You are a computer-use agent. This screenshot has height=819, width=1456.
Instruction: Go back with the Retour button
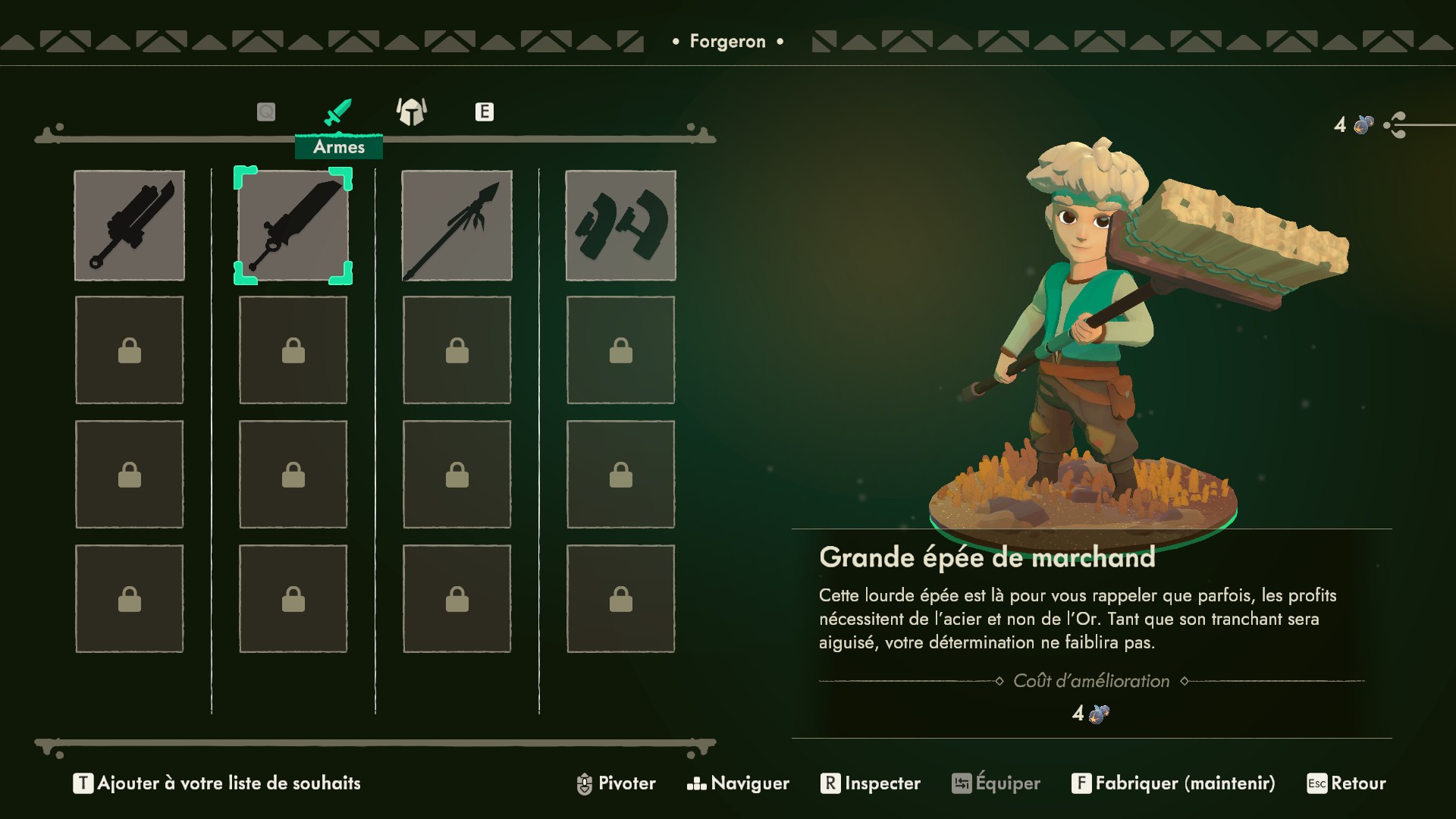point(1346,783)
